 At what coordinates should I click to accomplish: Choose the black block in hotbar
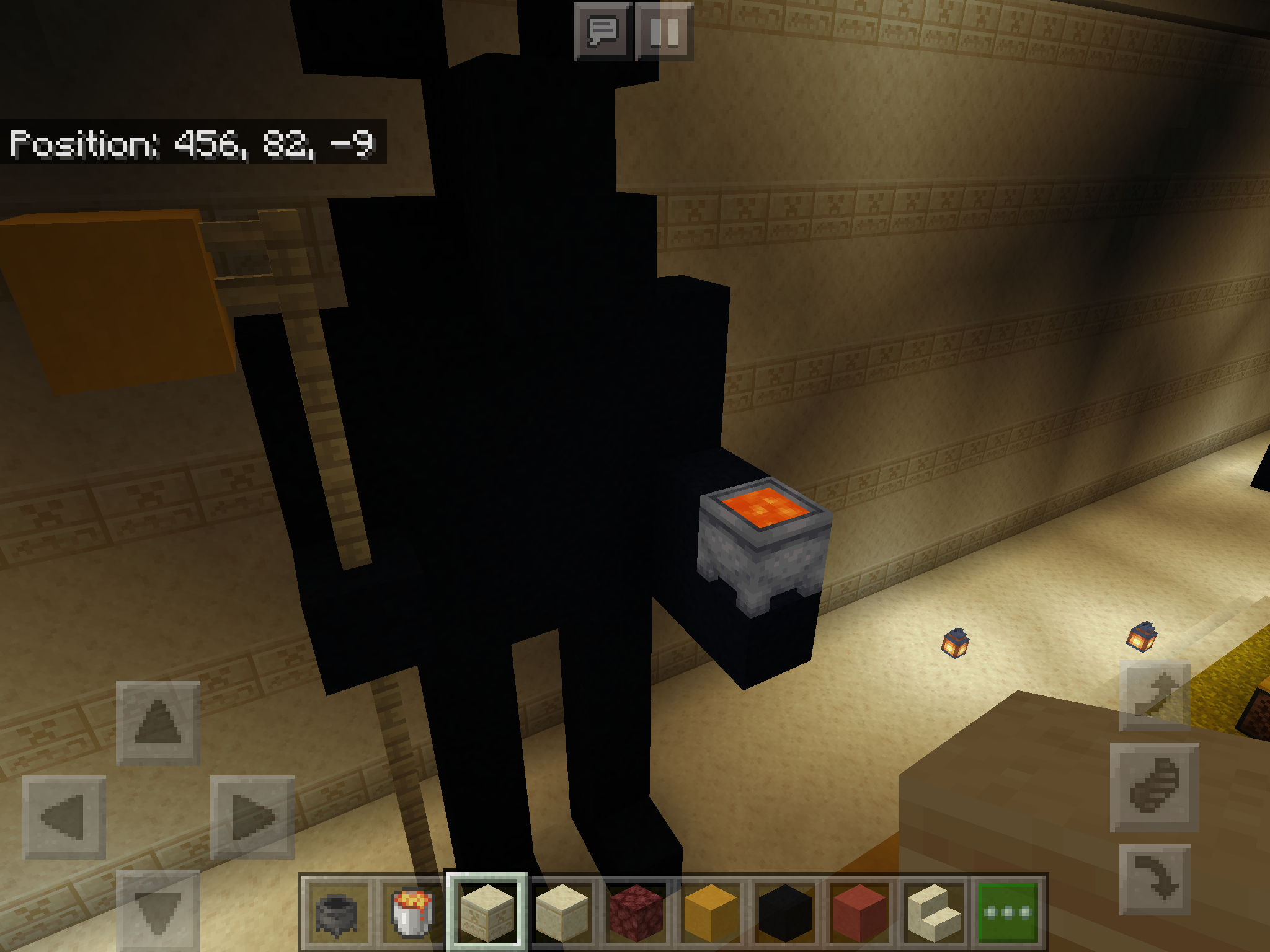[x=785, y=912]
